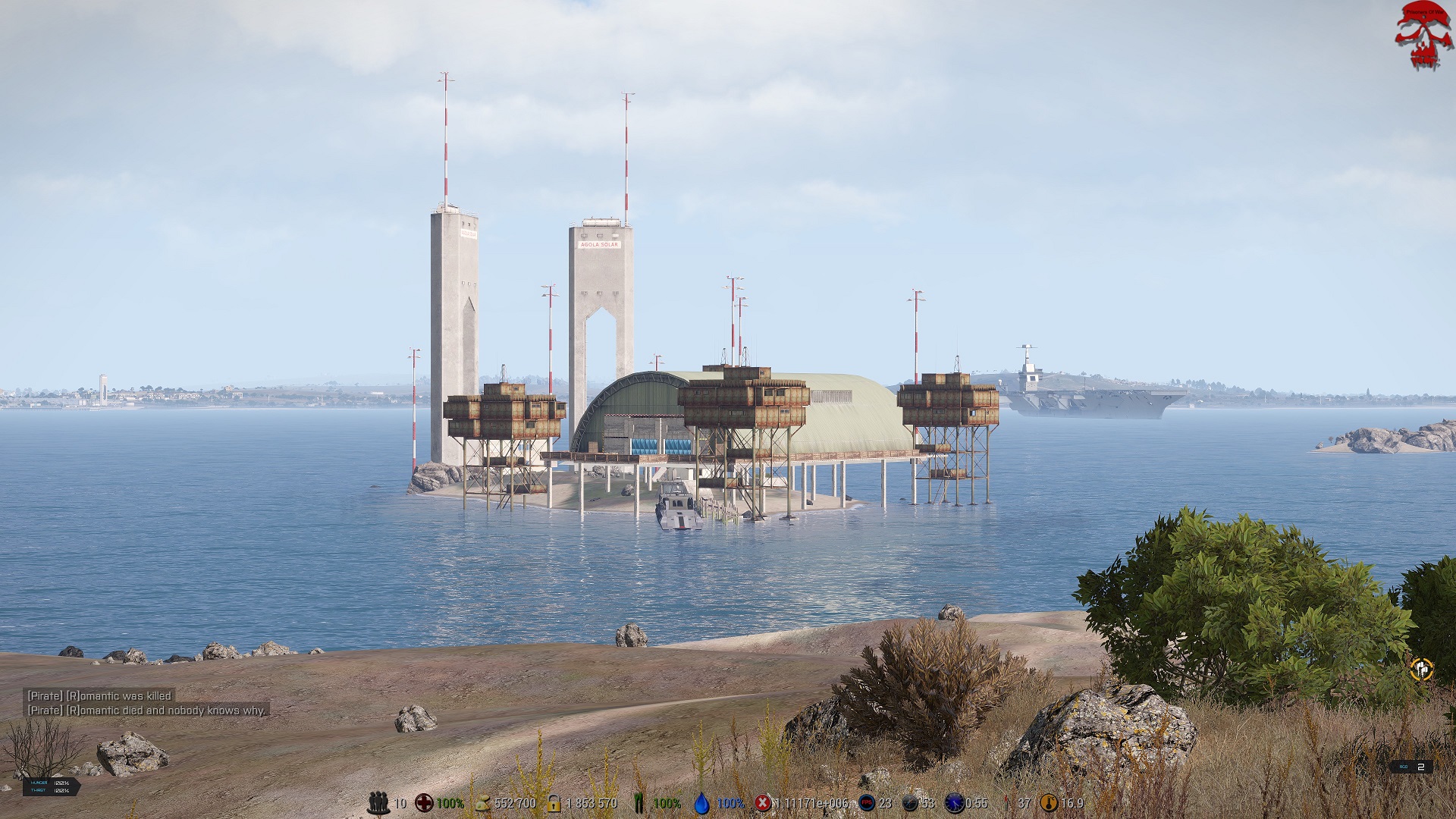Viewport: 1456px width, 819px height.
Task: Click the blue water drop thirst icon
Action: click(x=702, y=803)
